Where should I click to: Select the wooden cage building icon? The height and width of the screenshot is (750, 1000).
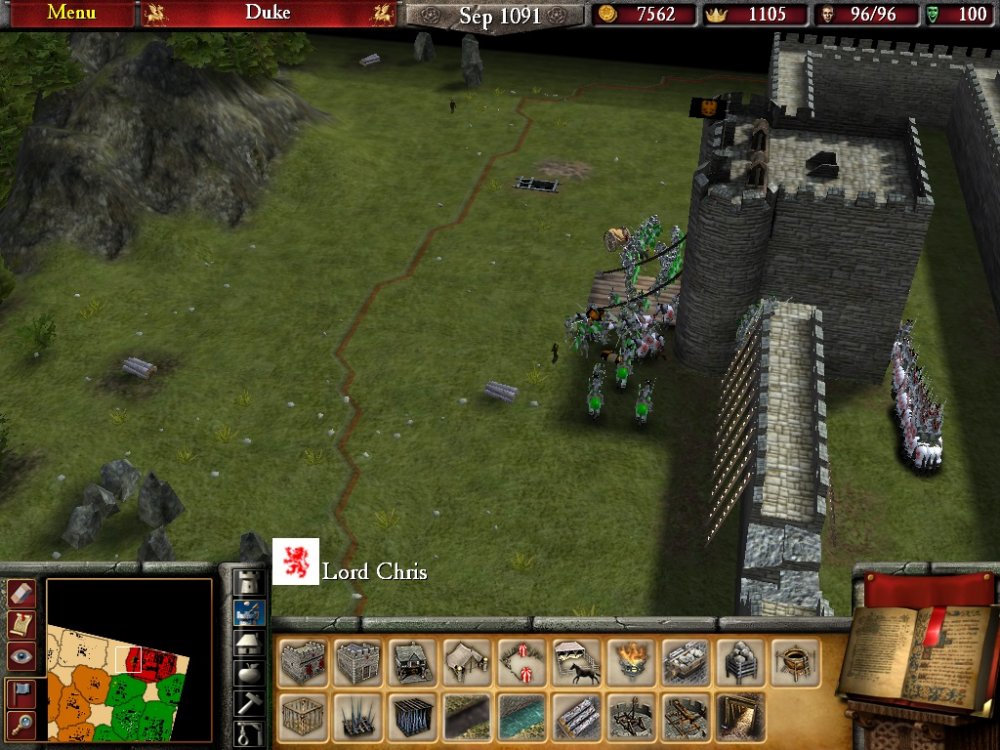click(305, 716)
